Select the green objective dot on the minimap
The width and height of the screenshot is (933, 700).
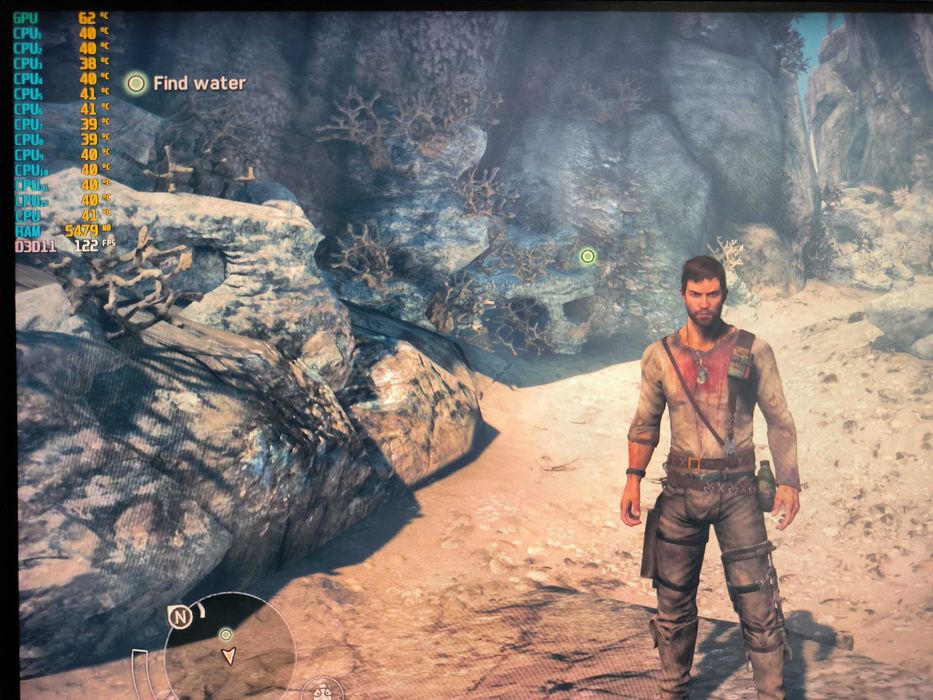(226, 634)
